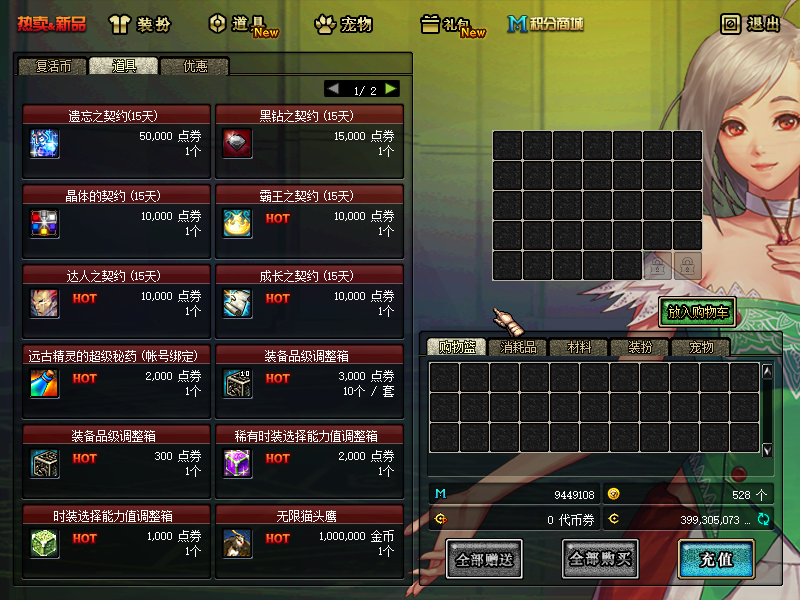This screenshot has width=800, height=600.
Task: Open the 宠物 tab in cart panel
Action: pyautogui.click(x=701, y=347)
